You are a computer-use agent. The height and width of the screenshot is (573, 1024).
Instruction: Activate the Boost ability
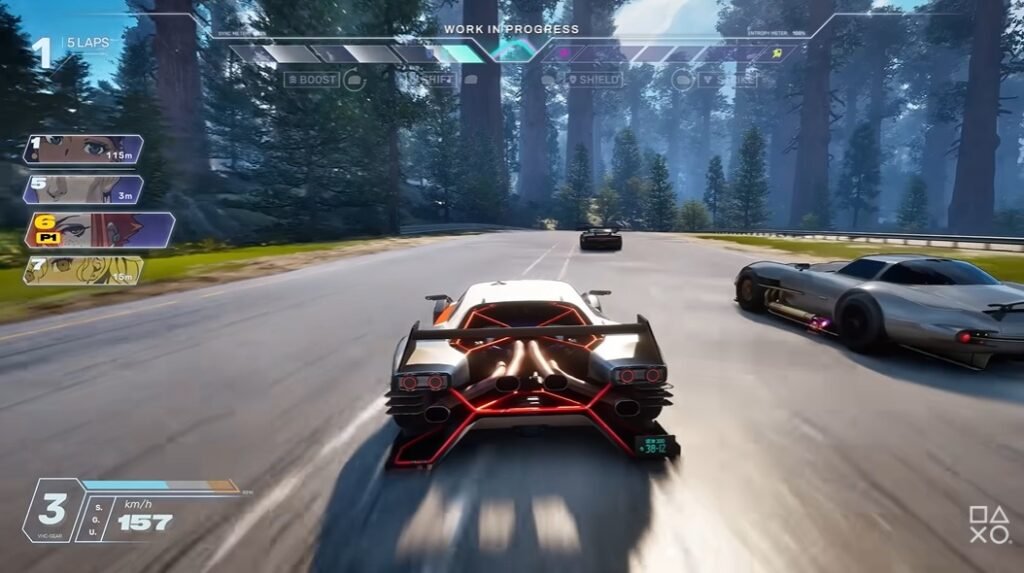pyautogui.click(x=311, y=79)
